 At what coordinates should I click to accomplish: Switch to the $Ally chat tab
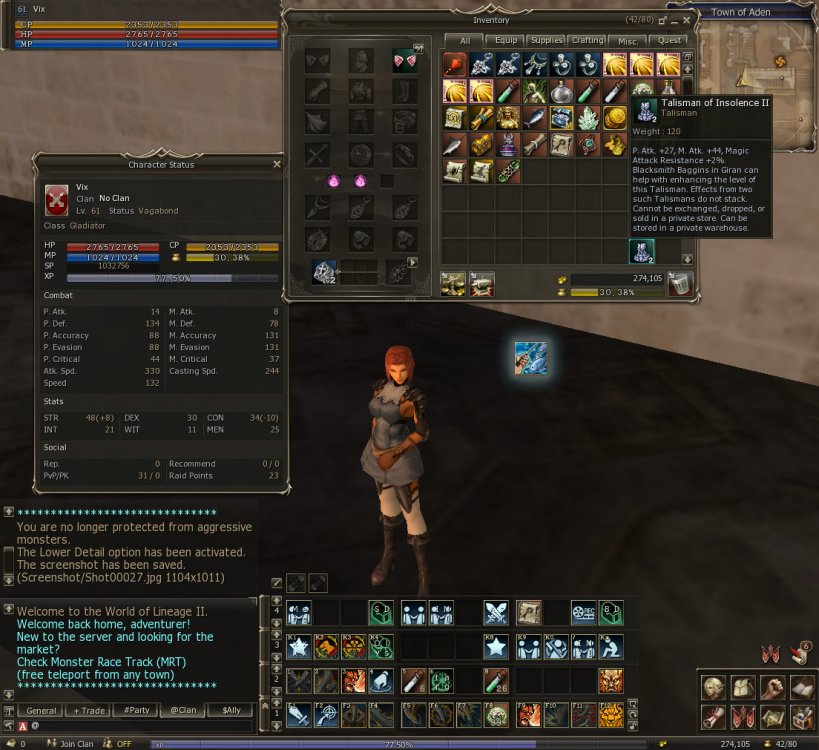click(230, 710)
